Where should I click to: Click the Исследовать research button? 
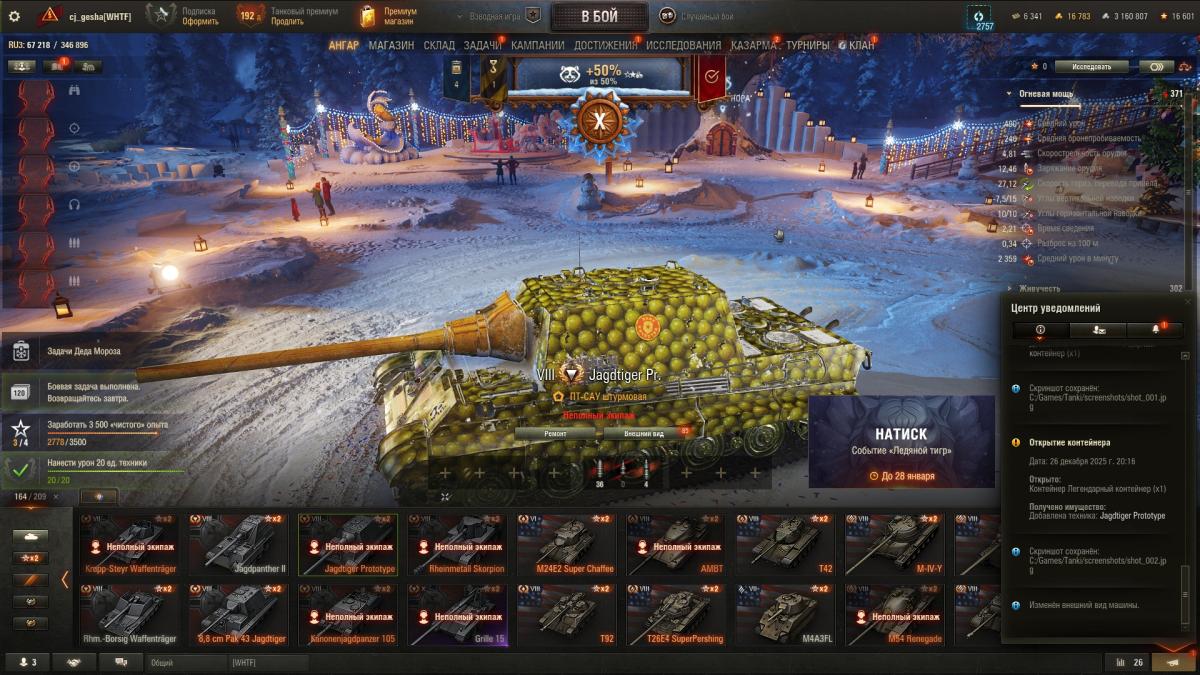tap(1091, 67)
